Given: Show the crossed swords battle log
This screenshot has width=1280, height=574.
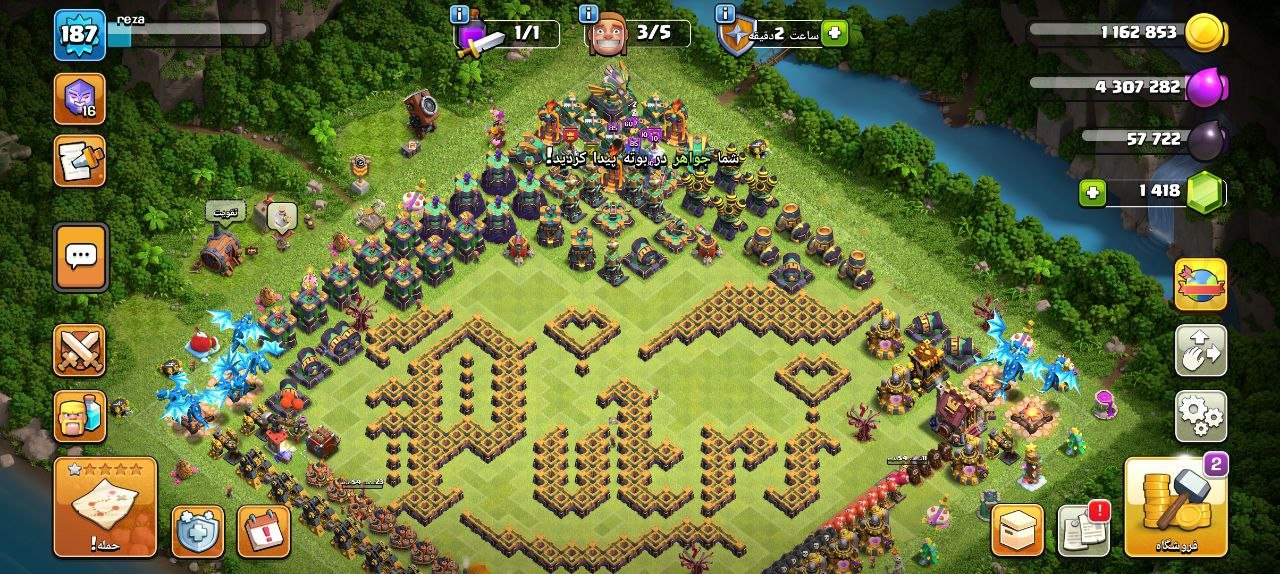Looking at the screenshot, I should tap(79, 350).
